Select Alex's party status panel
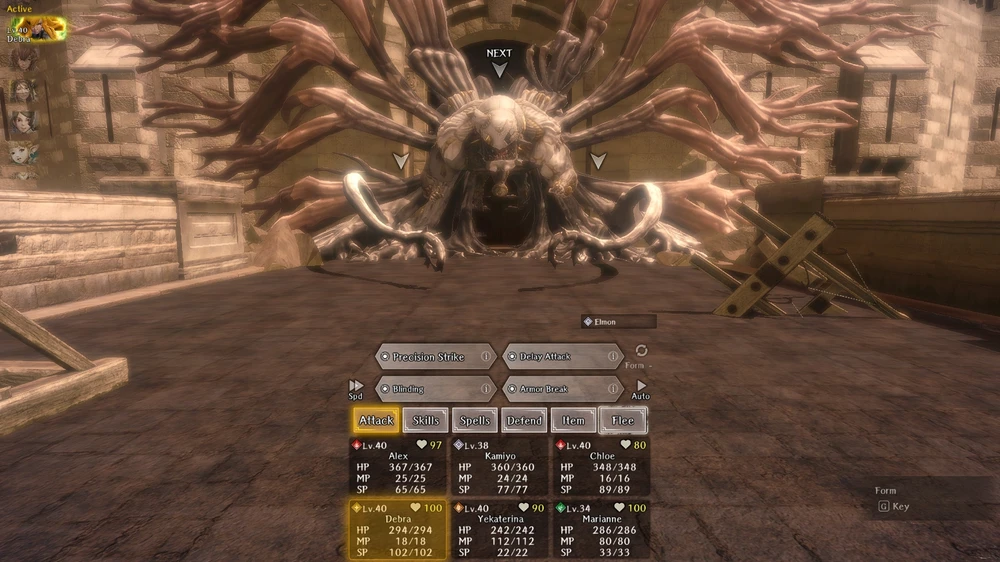Viewport: 1000px width, 562px height. pyautogui.click(x=398, y=466)
